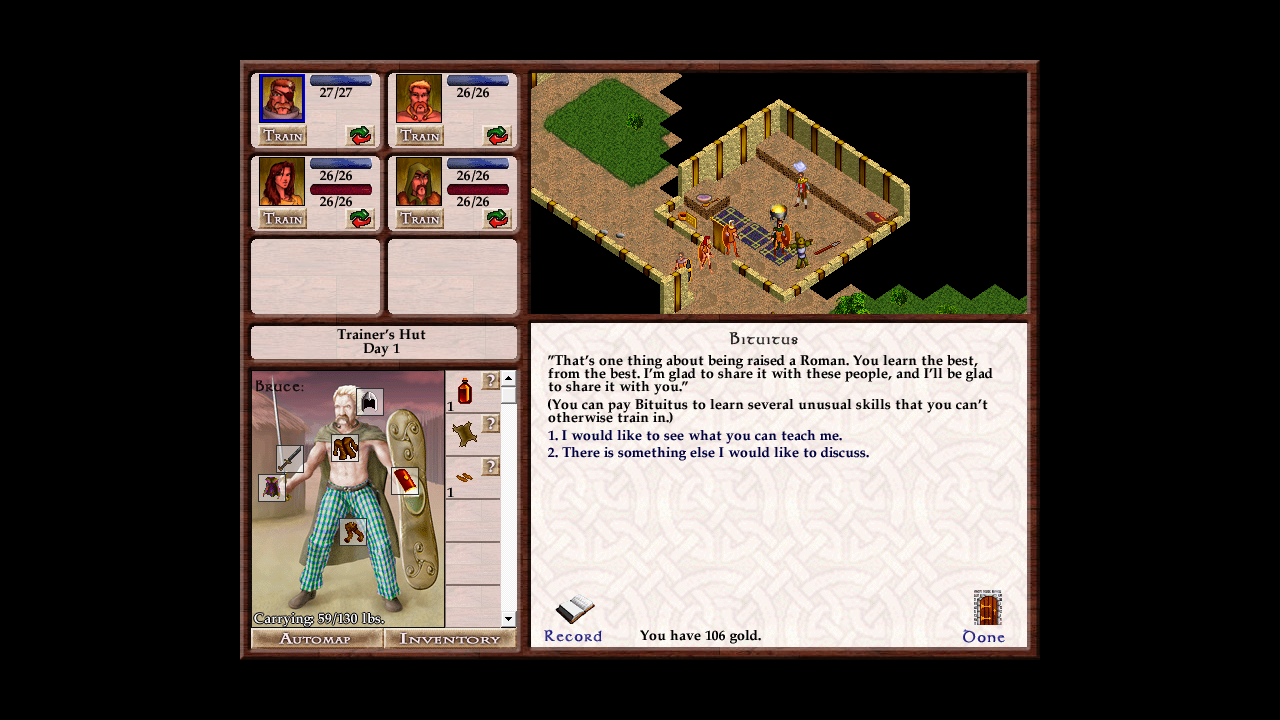Select the female character's portrait
Viewport: 1280px width, 720px height.
(282, 183)
